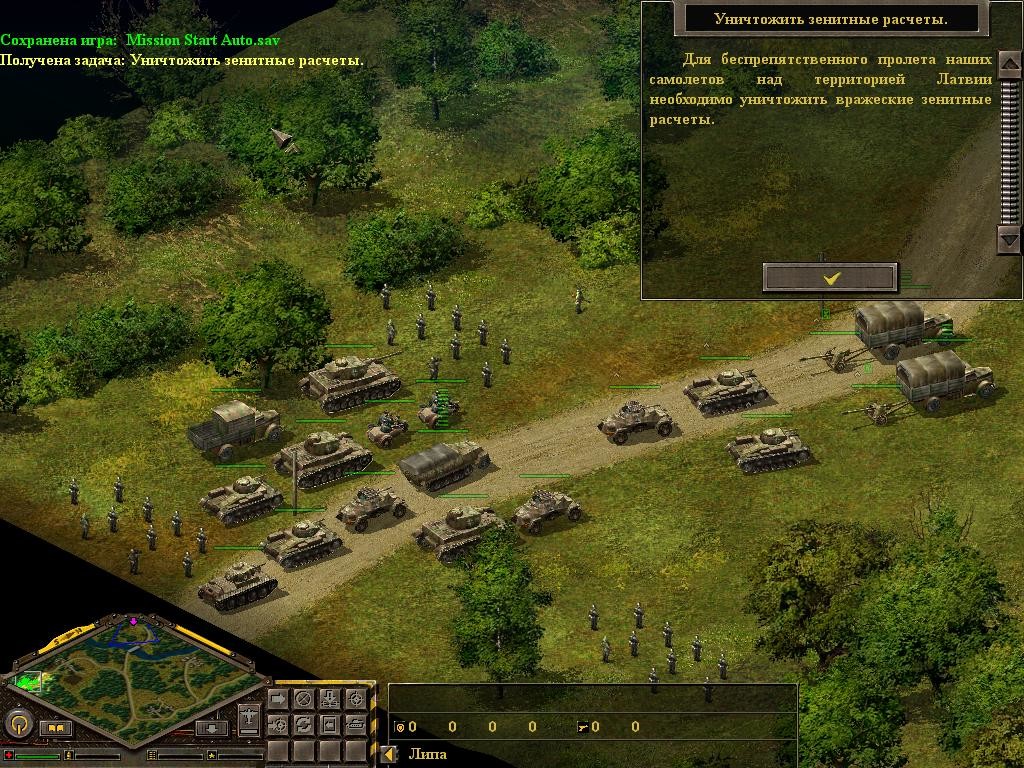Screen dimensions: 1024x768
Task: Open the objectives book button
Action: coord(55,729)
